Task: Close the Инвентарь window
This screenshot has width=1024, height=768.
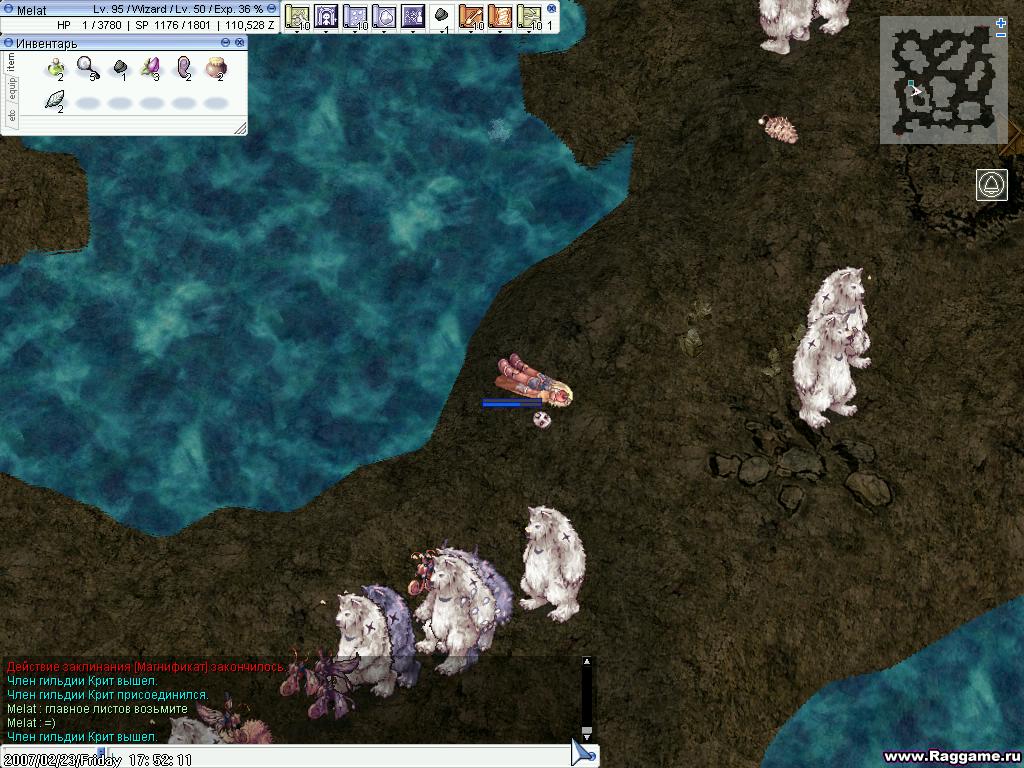Action: point(240,43)
